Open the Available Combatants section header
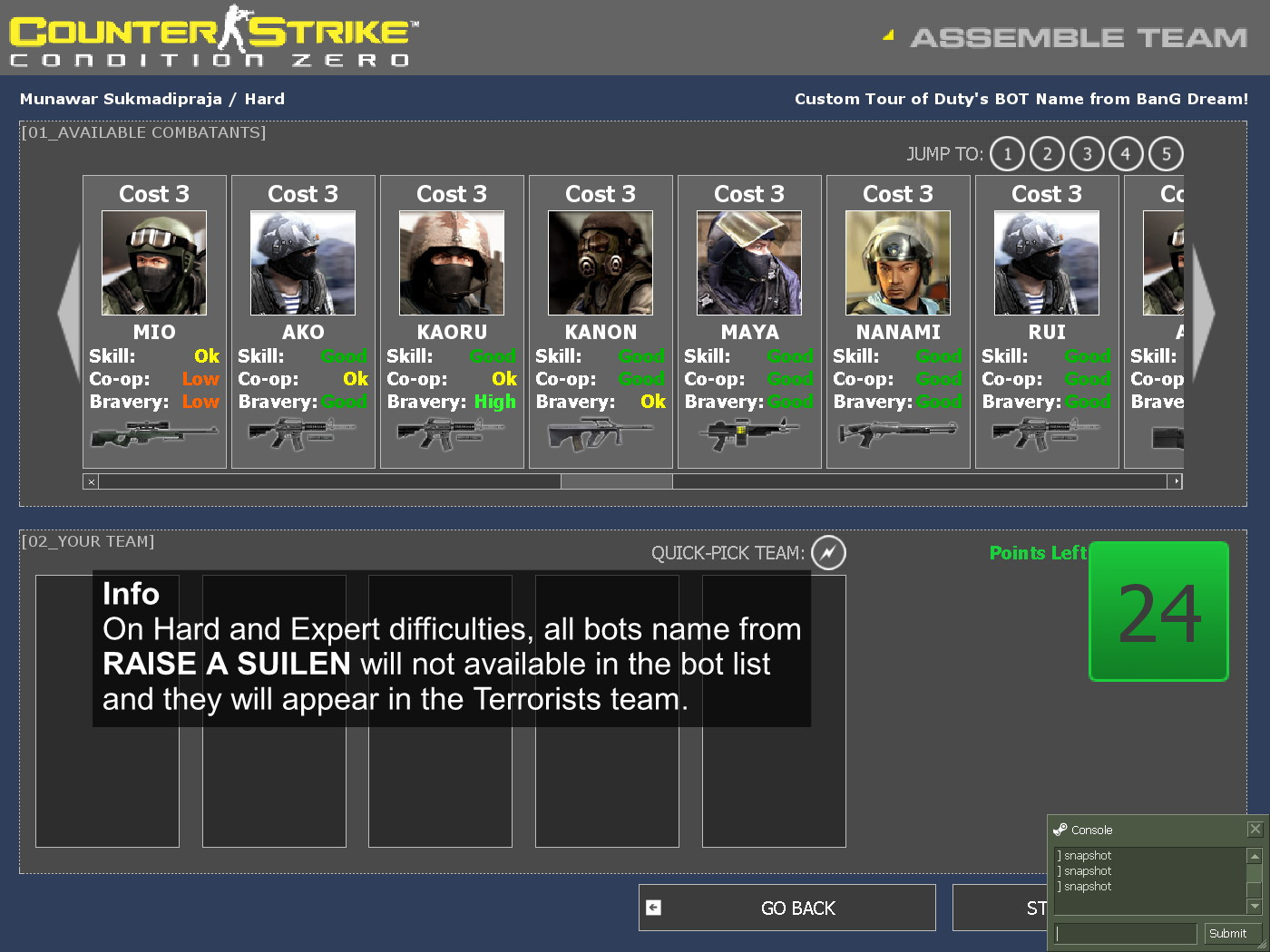1270x952 pixels. pyautogui.click(x=142, y=132)
